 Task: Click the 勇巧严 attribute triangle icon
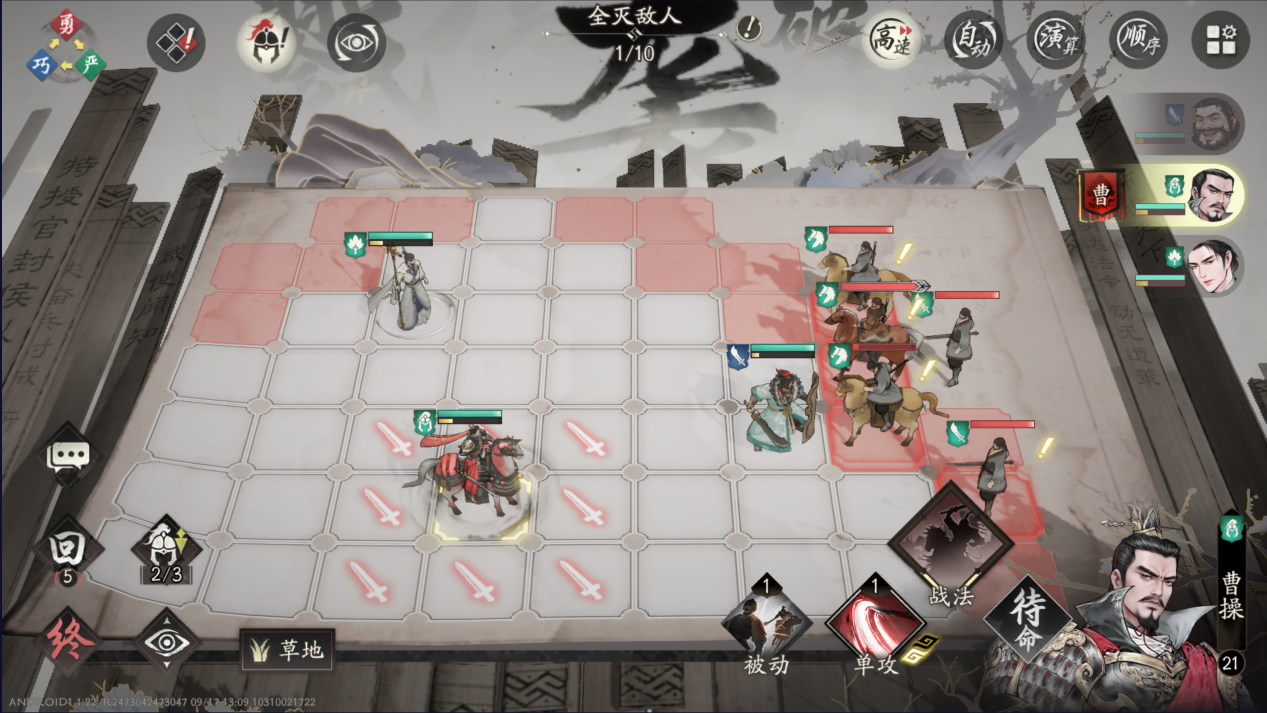coord(66,47)
